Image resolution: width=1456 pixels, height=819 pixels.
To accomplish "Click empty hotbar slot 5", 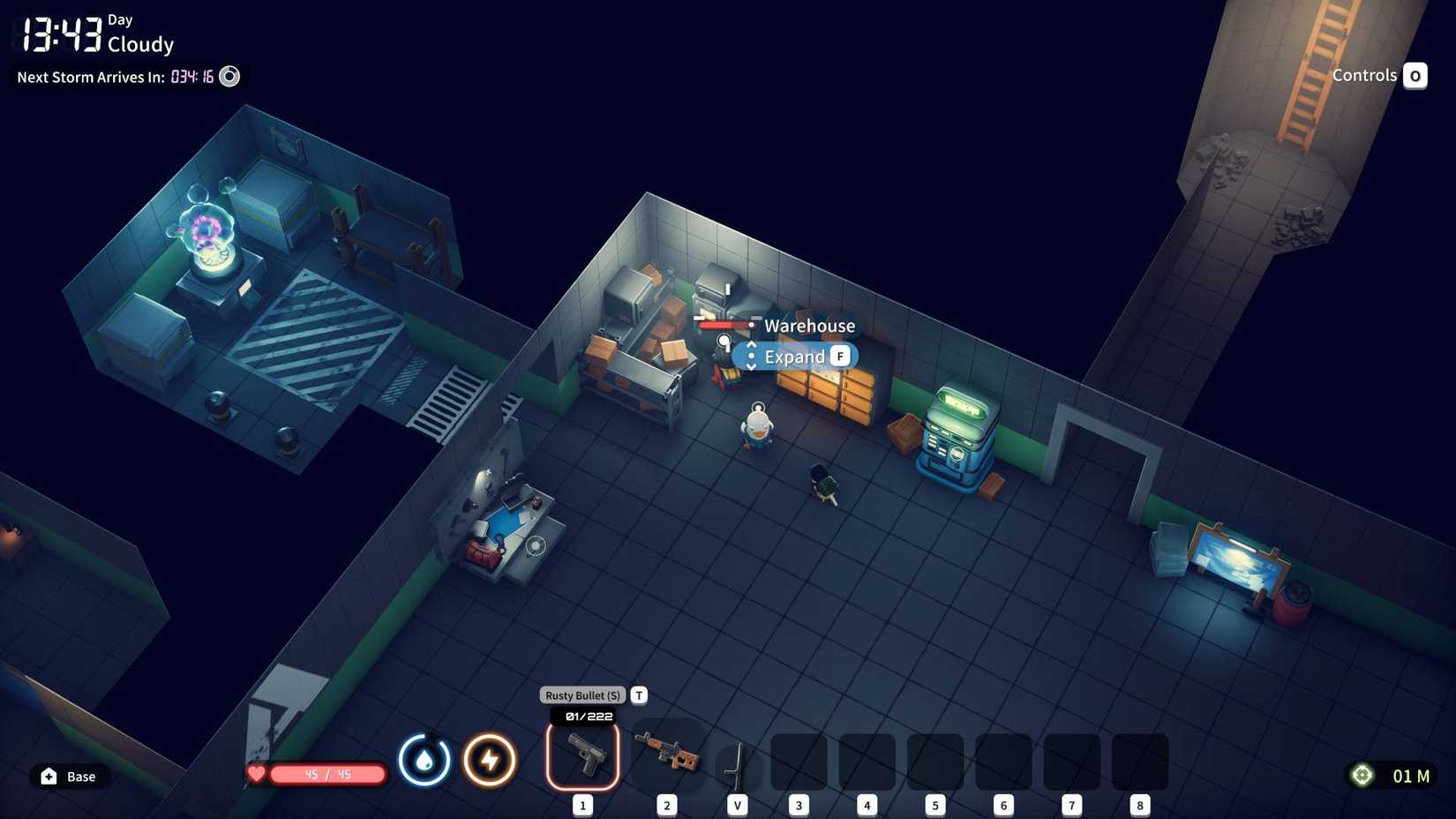I will click(x=934, y=761).
